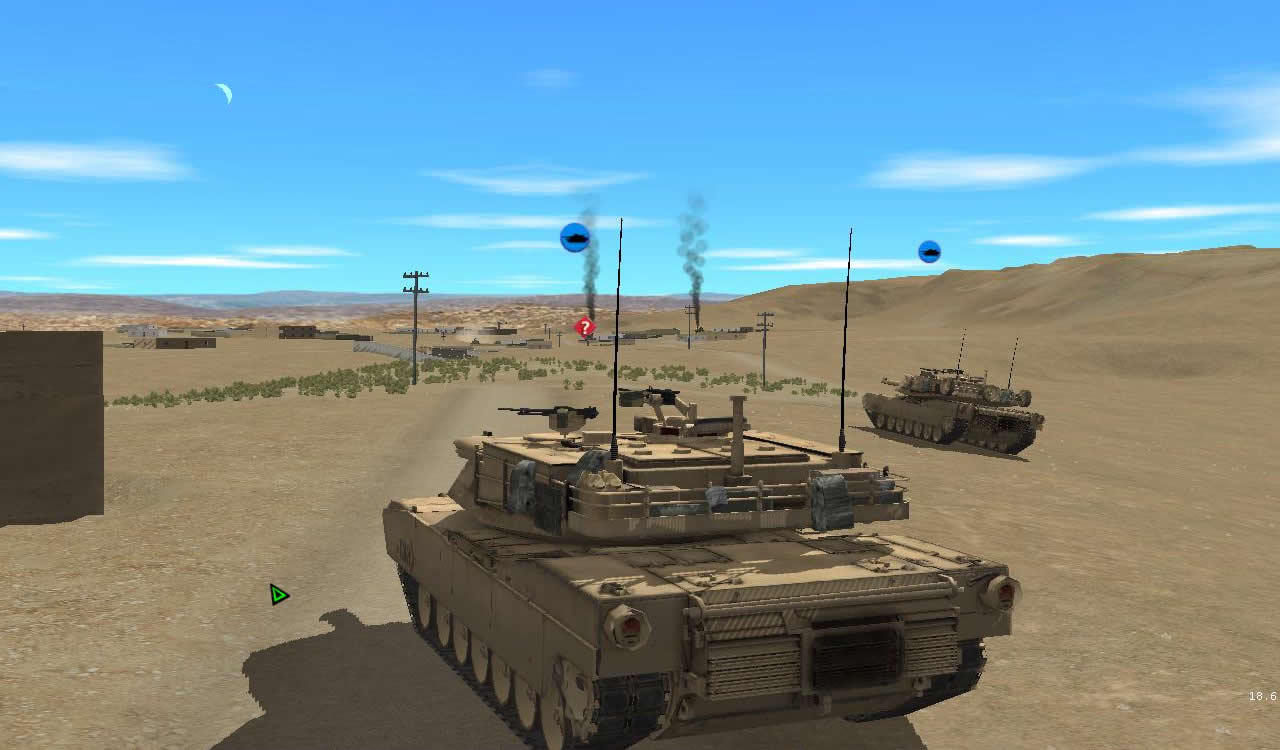This screenshot has width=1280, height=750.
Task: Select the green arrow waypoint marker
Action: pos(278,594)
